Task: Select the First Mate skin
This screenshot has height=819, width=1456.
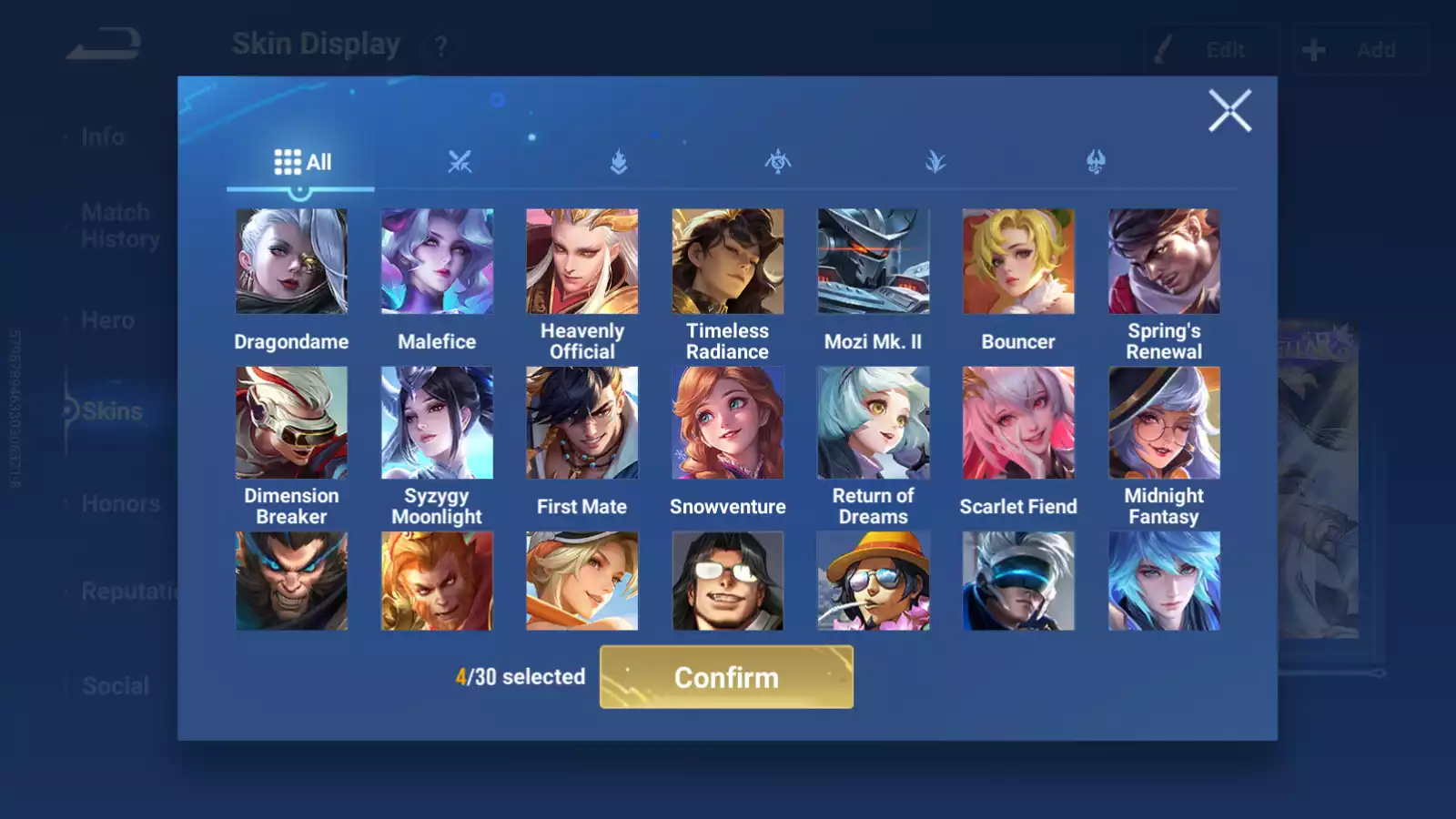Action: click(x=582, y=423)
